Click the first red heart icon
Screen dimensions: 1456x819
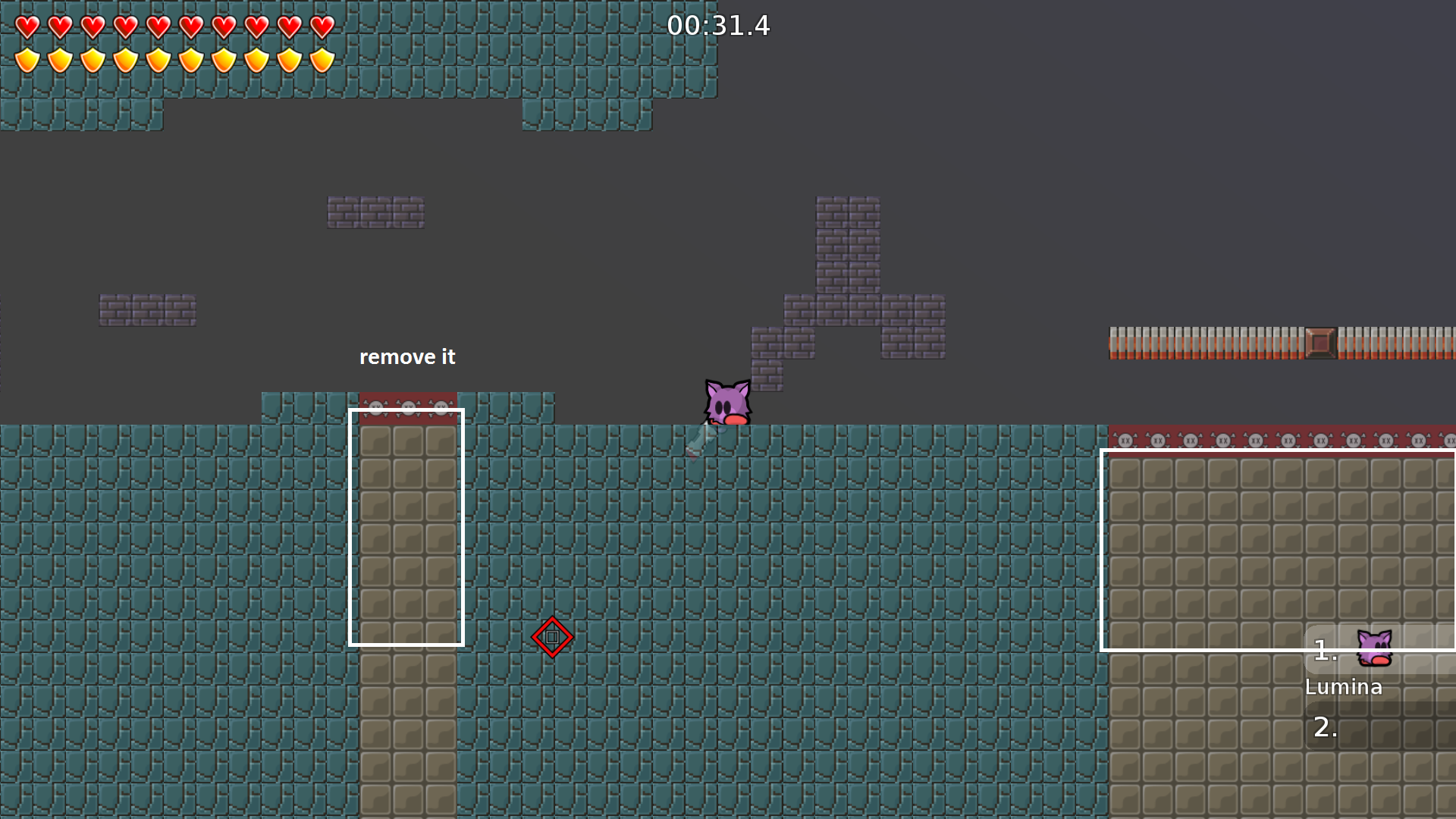tap(27, 27)
